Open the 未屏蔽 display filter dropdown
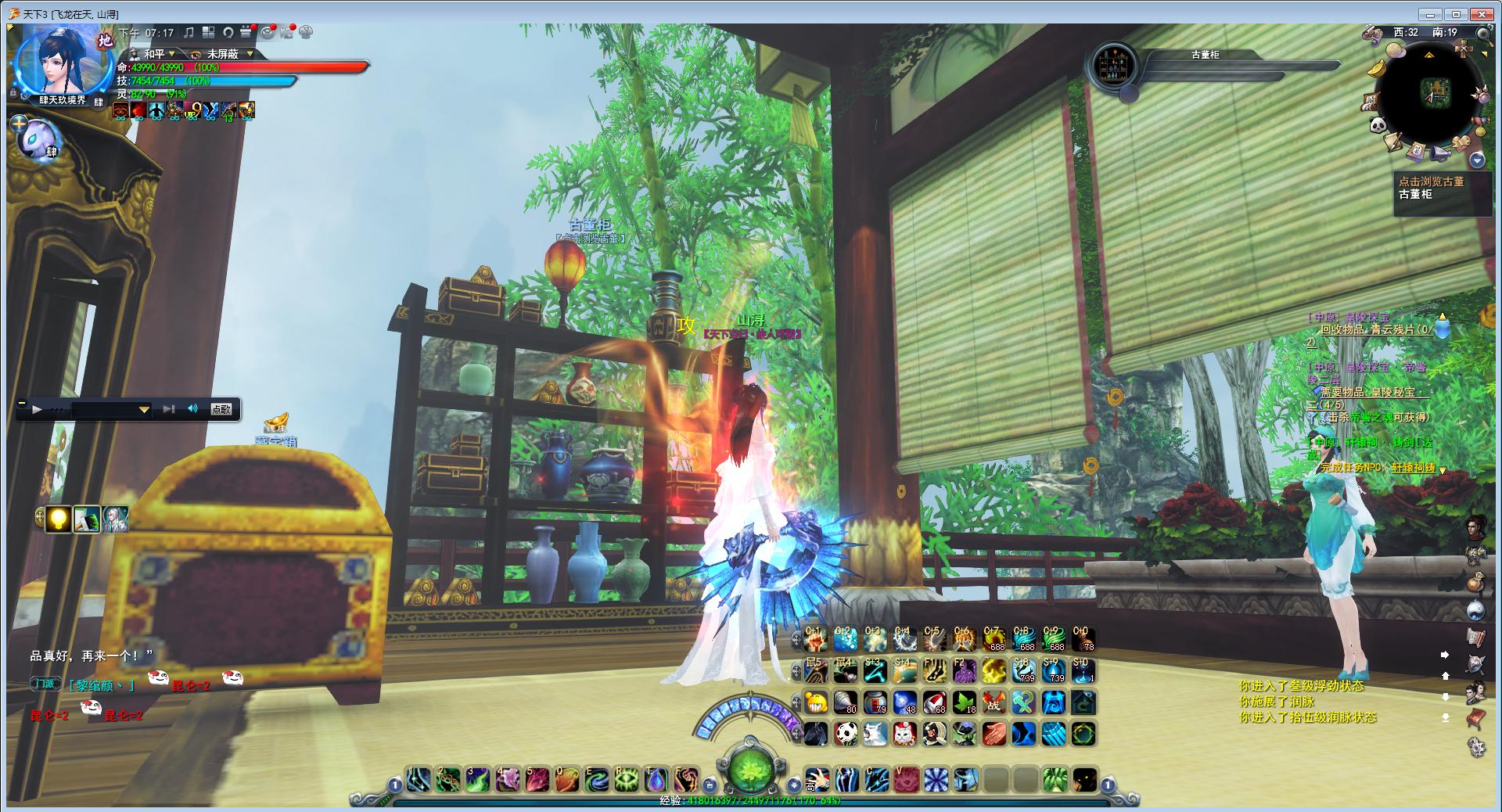Screen dimensions: 1502x812 (250, 54)
